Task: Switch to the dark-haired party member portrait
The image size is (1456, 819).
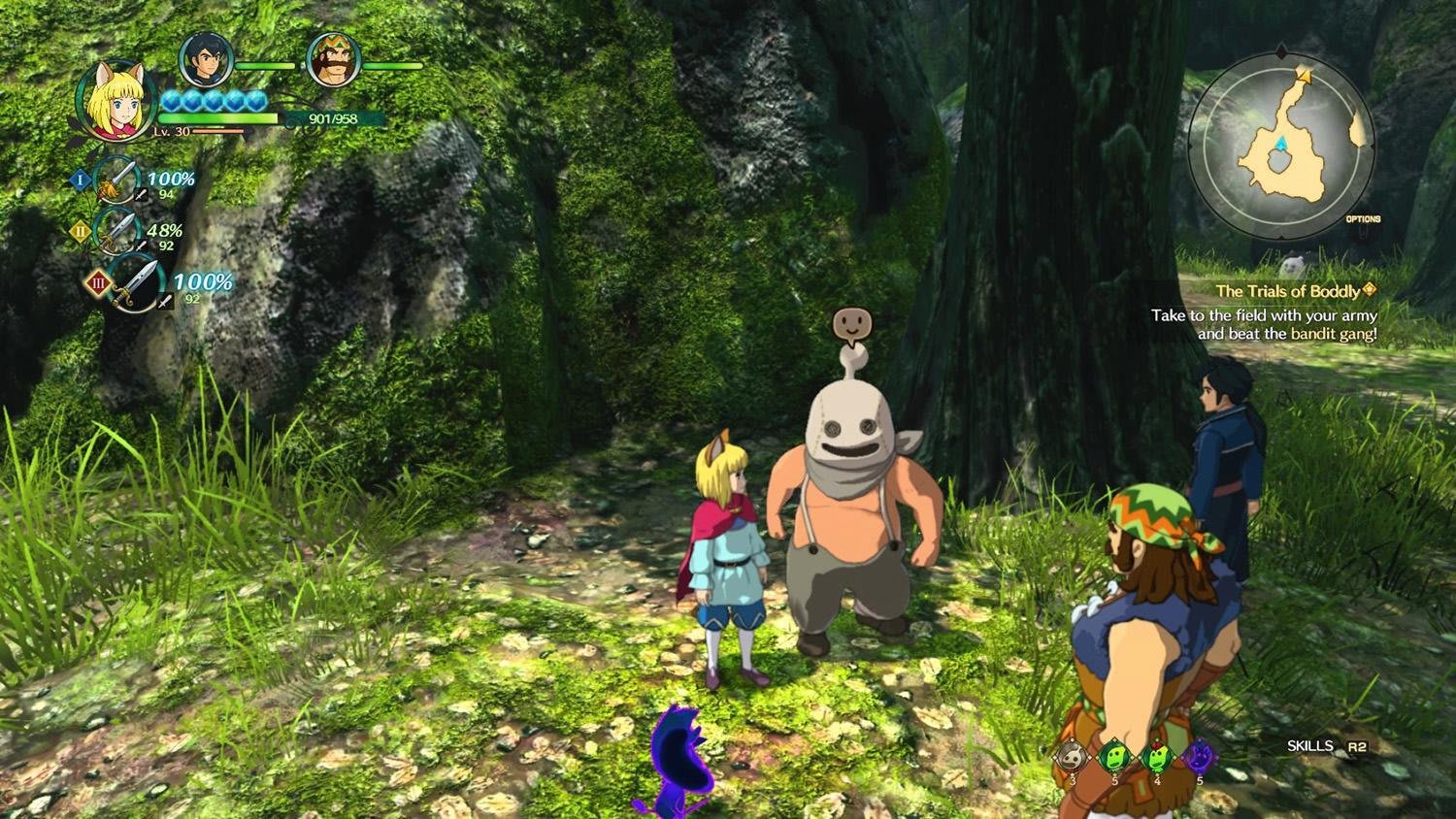Action: pyautogui.click(x=206, y=60)
